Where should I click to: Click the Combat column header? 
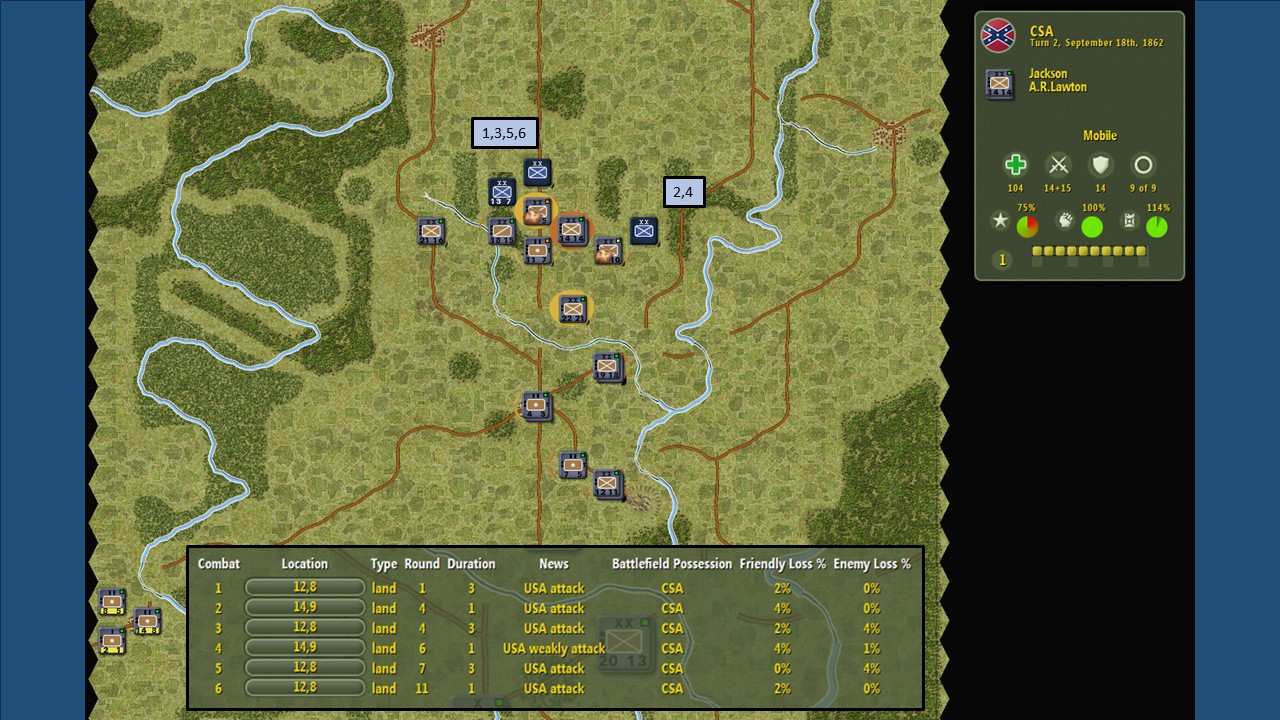218,563
